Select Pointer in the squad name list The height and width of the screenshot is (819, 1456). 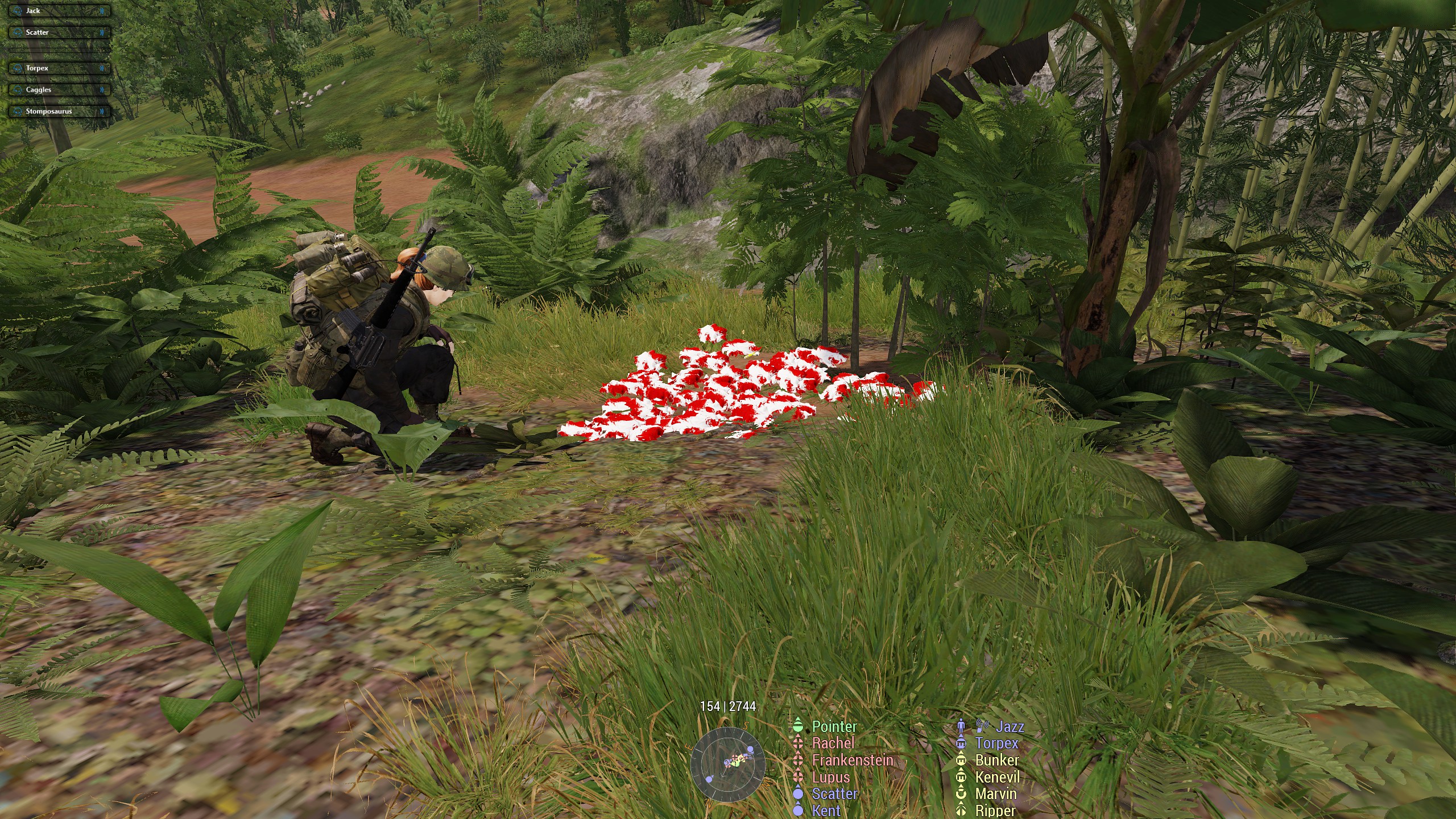click(x=834, y=726)
